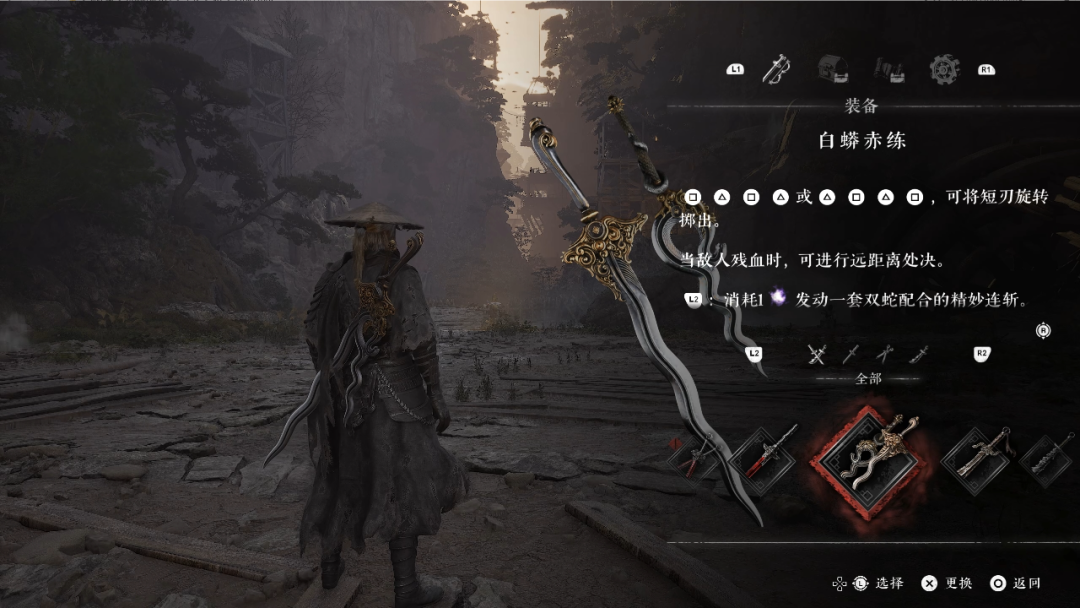Open the gear-shaped settings tab
The height and width of the screenshot is (608, 1080).
click(x=943, y=68)
